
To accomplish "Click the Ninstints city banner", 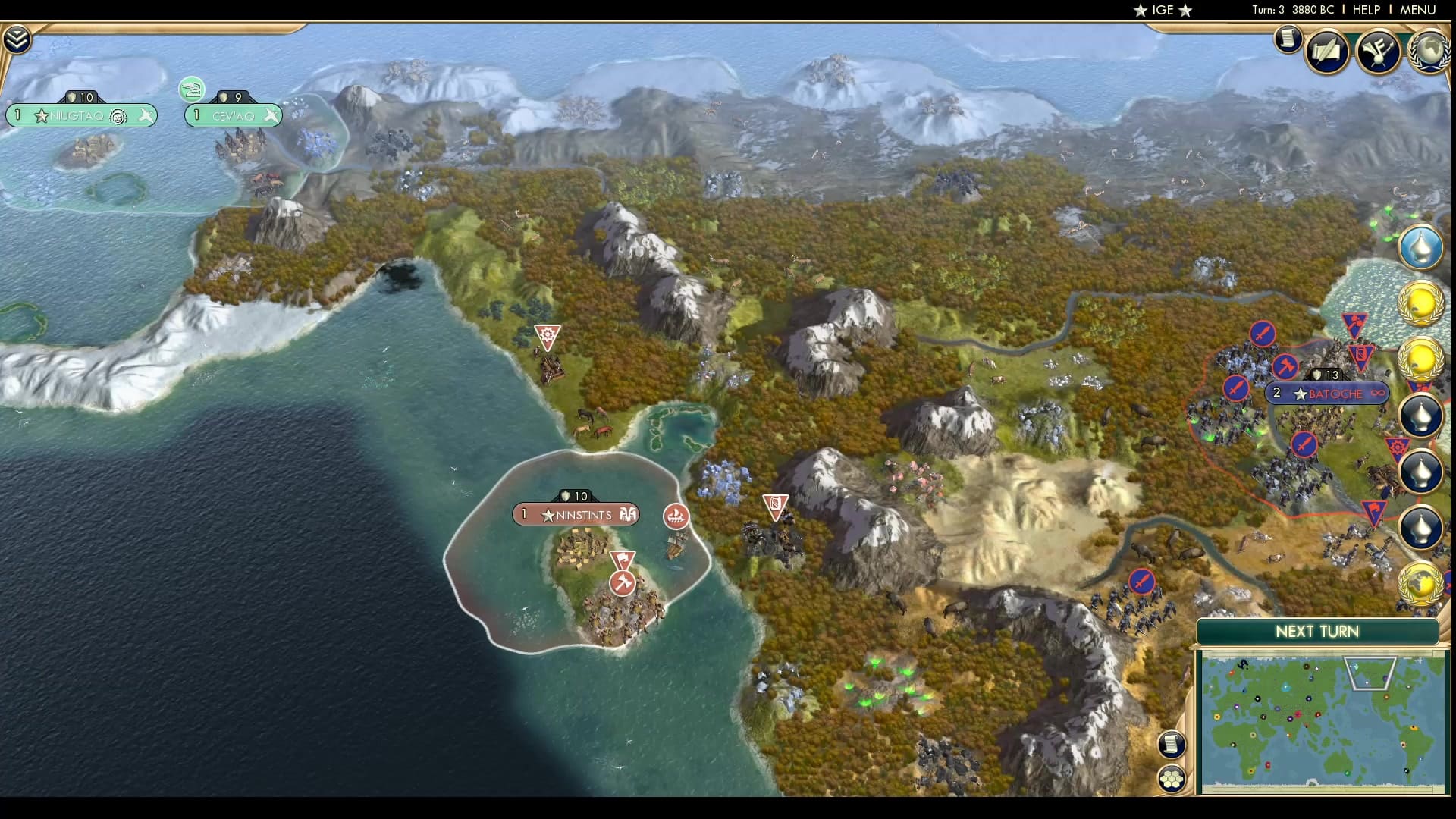I will coord(578,514).
